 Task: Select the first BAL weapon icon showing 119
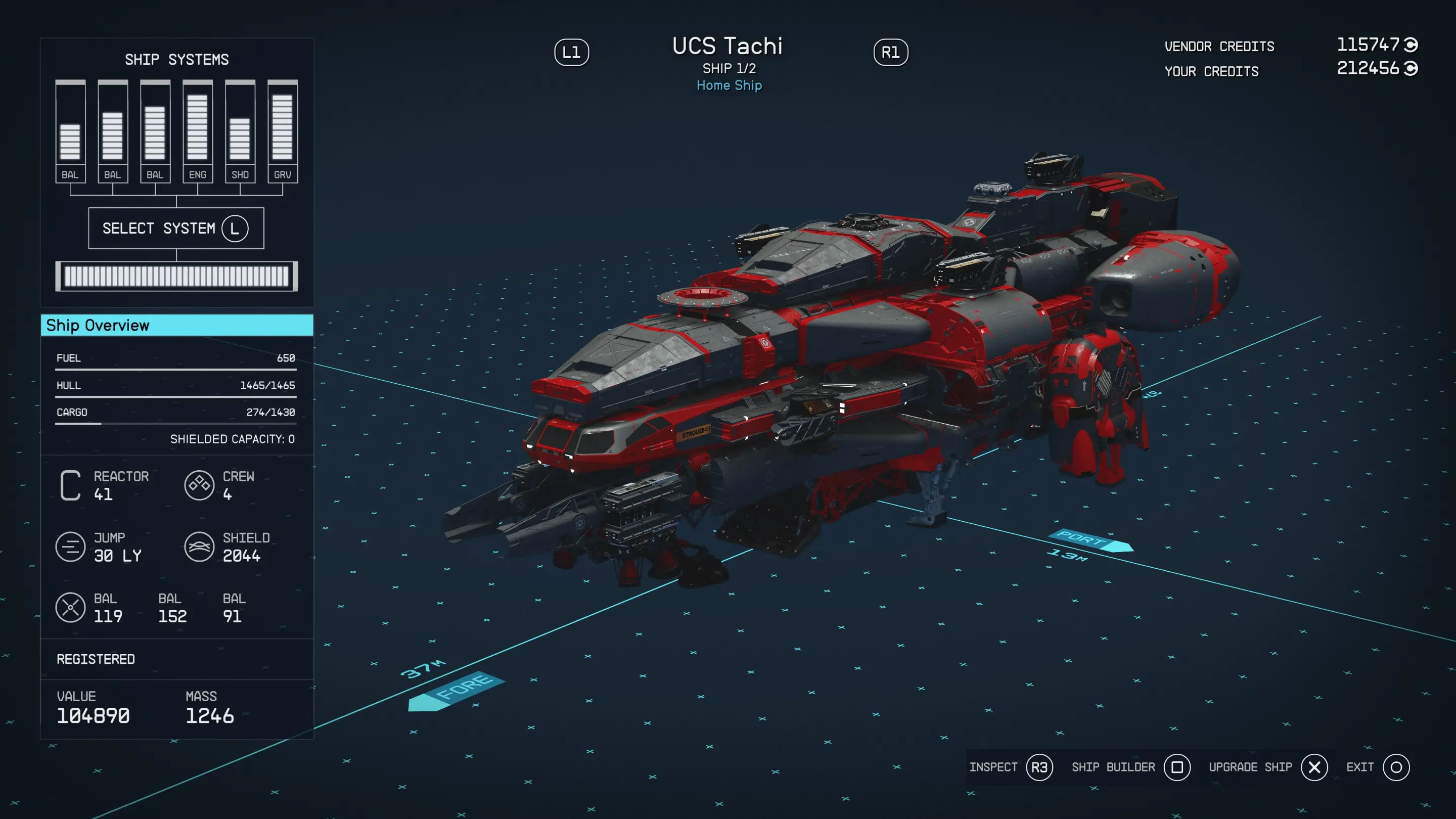point(70,609)
